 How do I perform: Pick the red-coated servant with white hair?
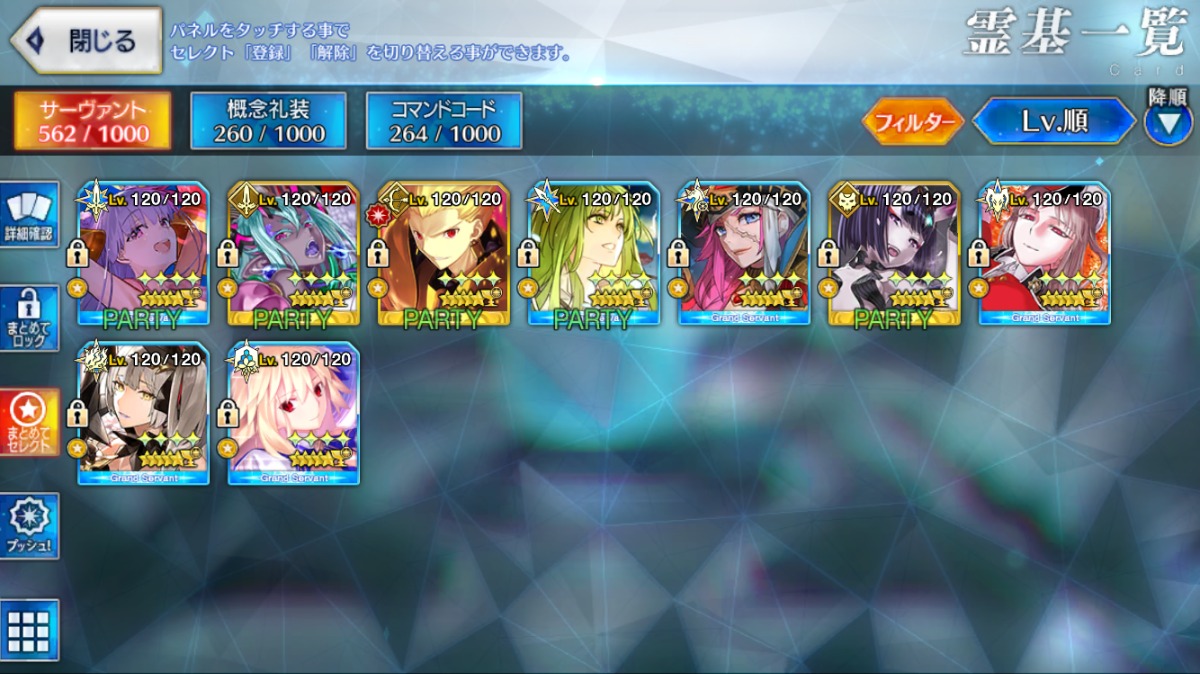[x=1044, y=255]
